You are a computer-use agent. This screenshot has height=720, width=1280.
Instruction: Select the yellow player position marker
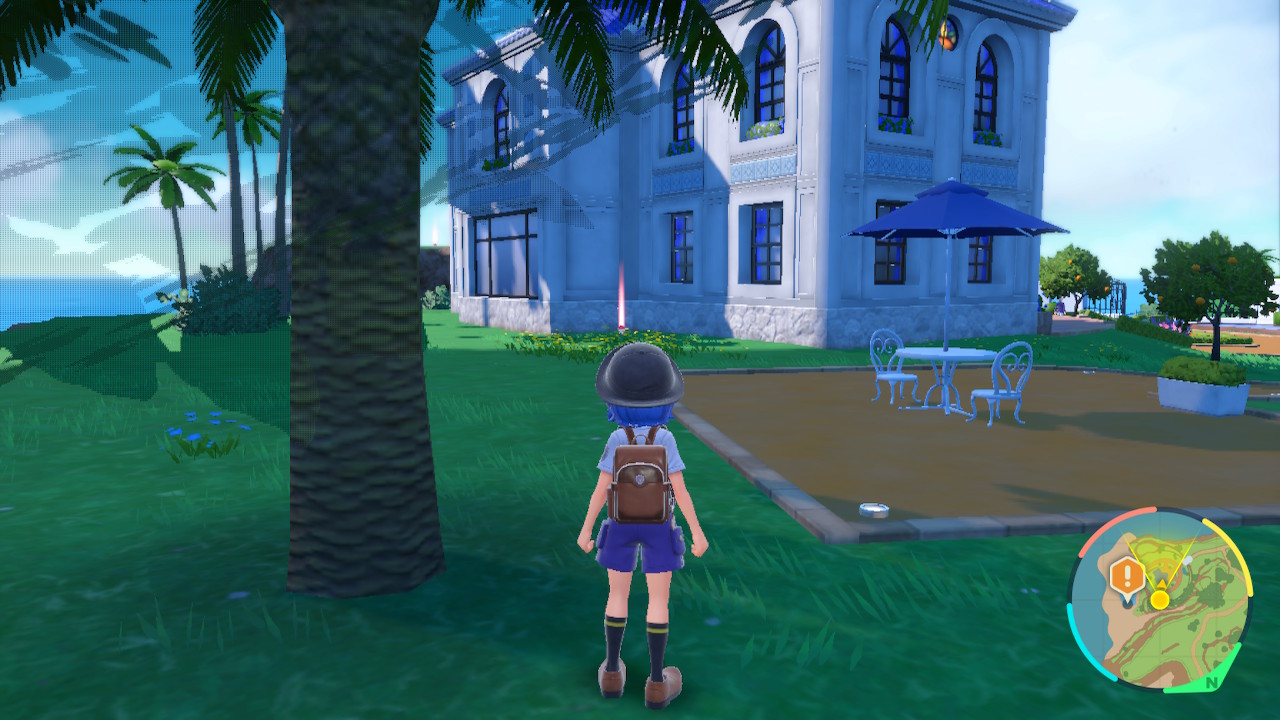pyautogui.click(x=1160, y=600)
